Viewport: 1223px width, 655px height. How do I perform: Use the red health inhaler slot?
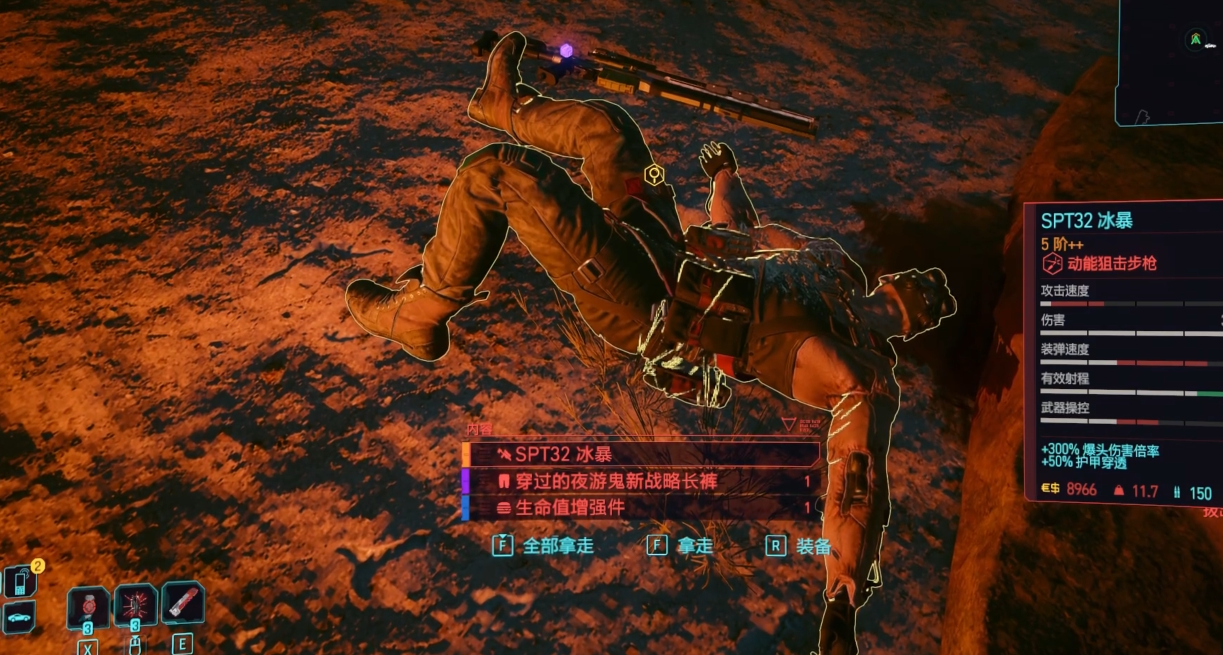point(183,603)
